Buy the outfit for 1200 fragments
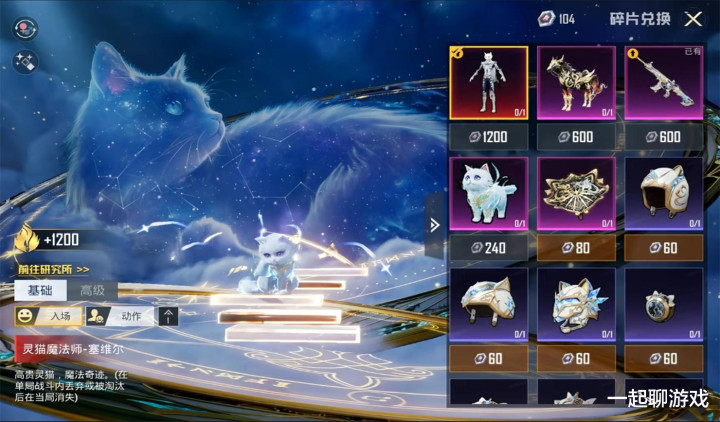Image resolution: width=720 pixels, height=422 pixels. [x=488, y=137]
